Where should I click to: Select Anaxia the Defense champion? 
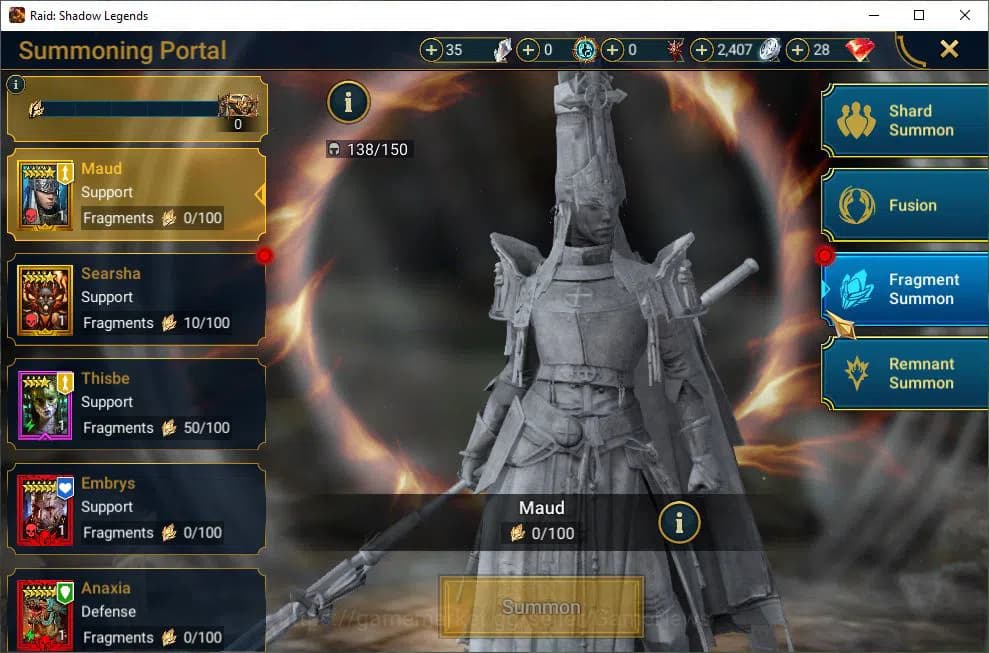coord(137,612)
